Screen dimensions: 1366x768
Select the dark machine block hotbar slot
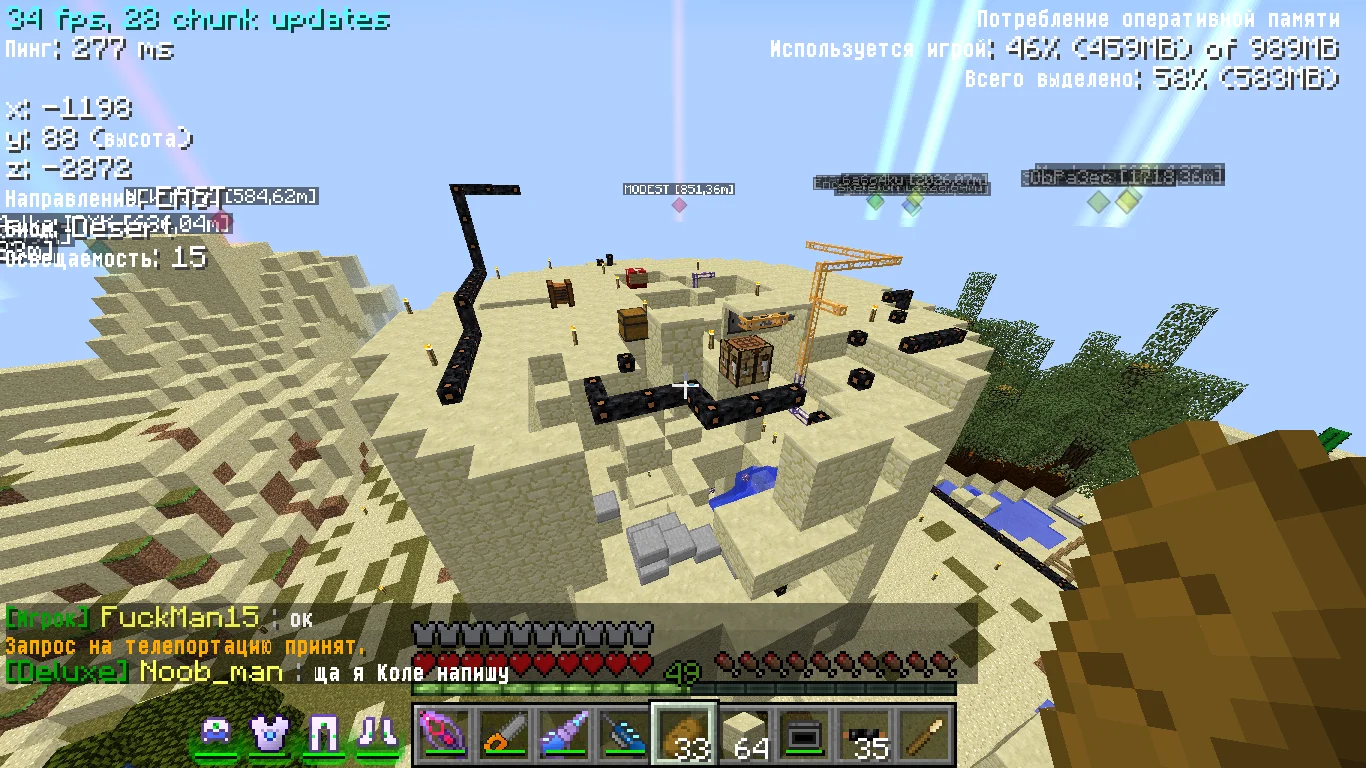click(806, 735)
